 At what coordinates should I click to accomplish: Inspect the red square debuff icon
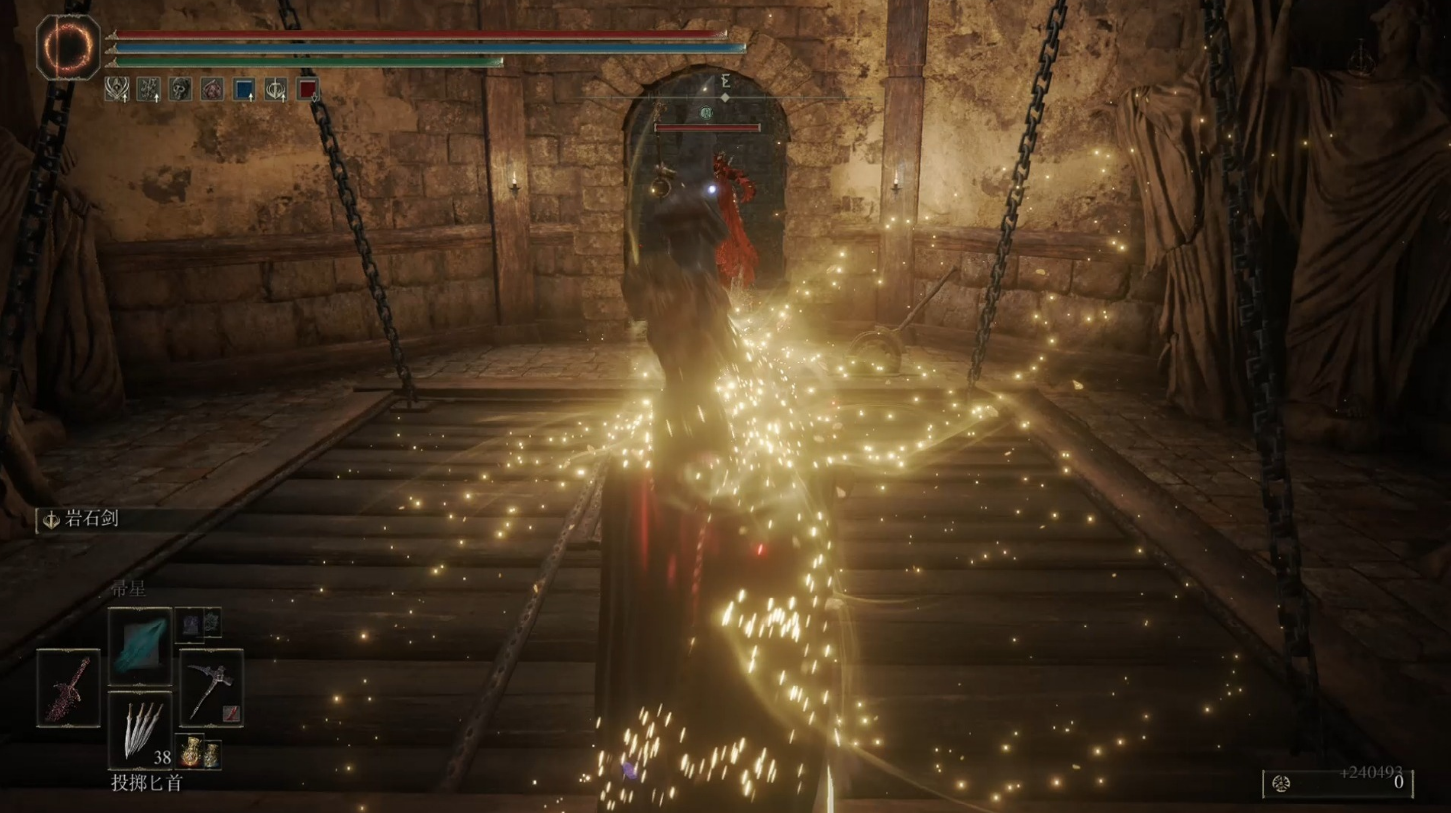point(307,90)
